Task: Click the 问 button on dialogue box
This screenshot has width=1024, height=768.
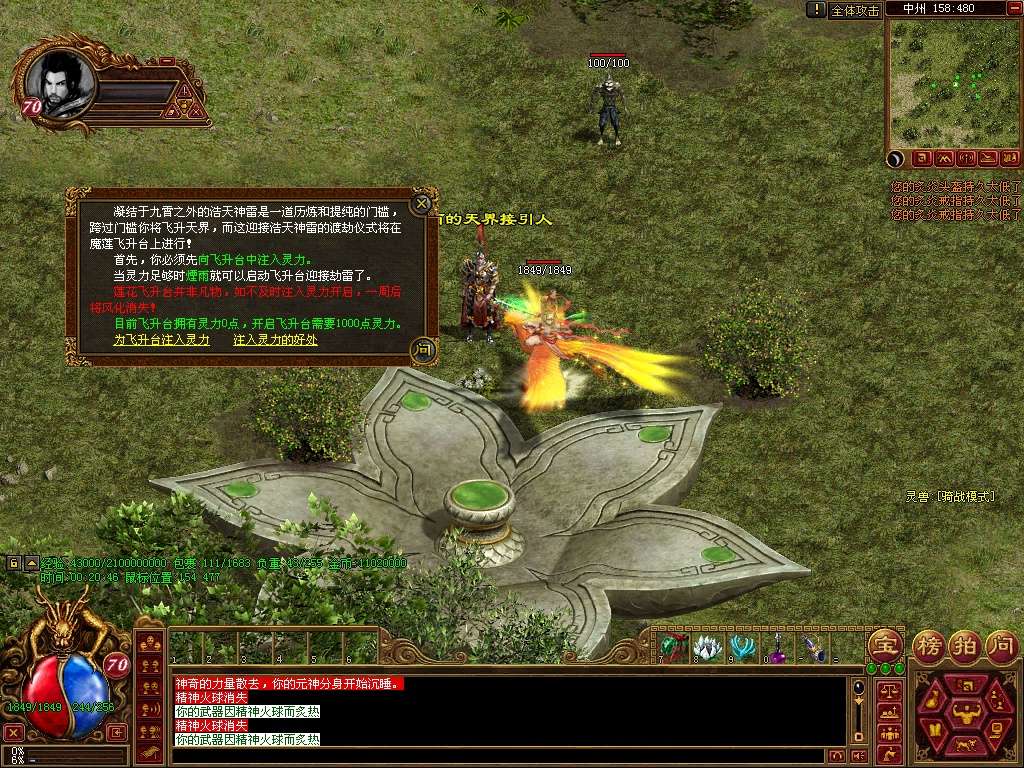Action: (423, 349)
